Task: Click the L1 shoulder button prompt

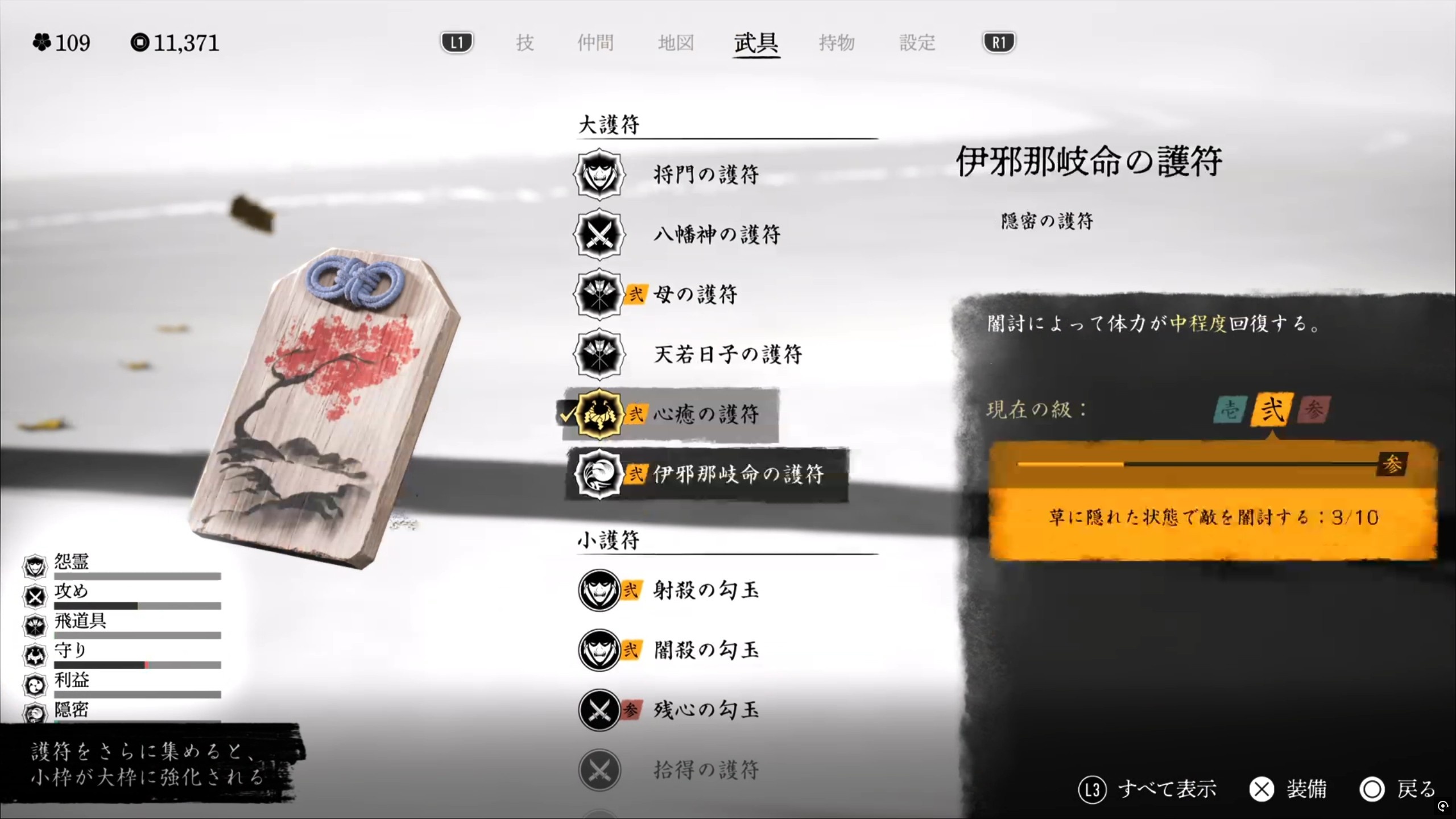Action: coord(456,42)
